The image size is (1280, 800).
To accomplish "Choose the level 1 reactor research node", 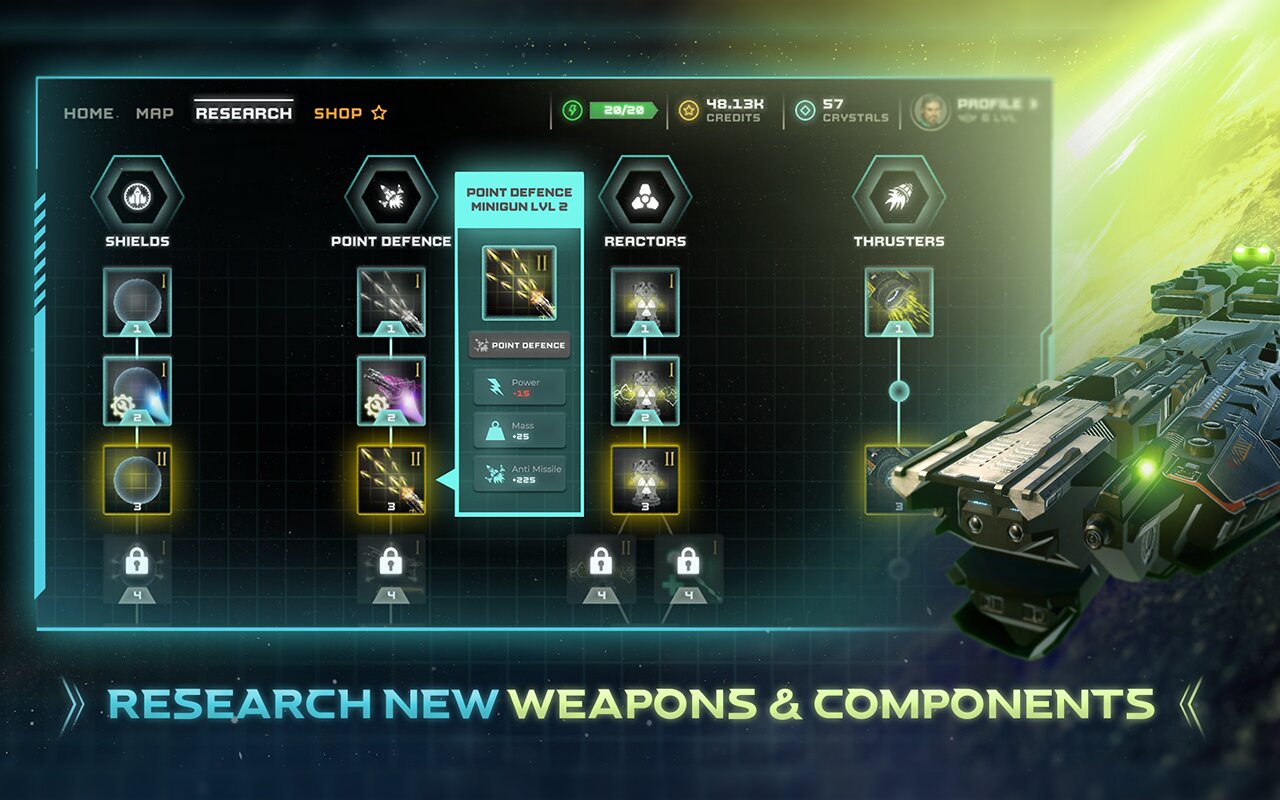I will pos(645,301).
